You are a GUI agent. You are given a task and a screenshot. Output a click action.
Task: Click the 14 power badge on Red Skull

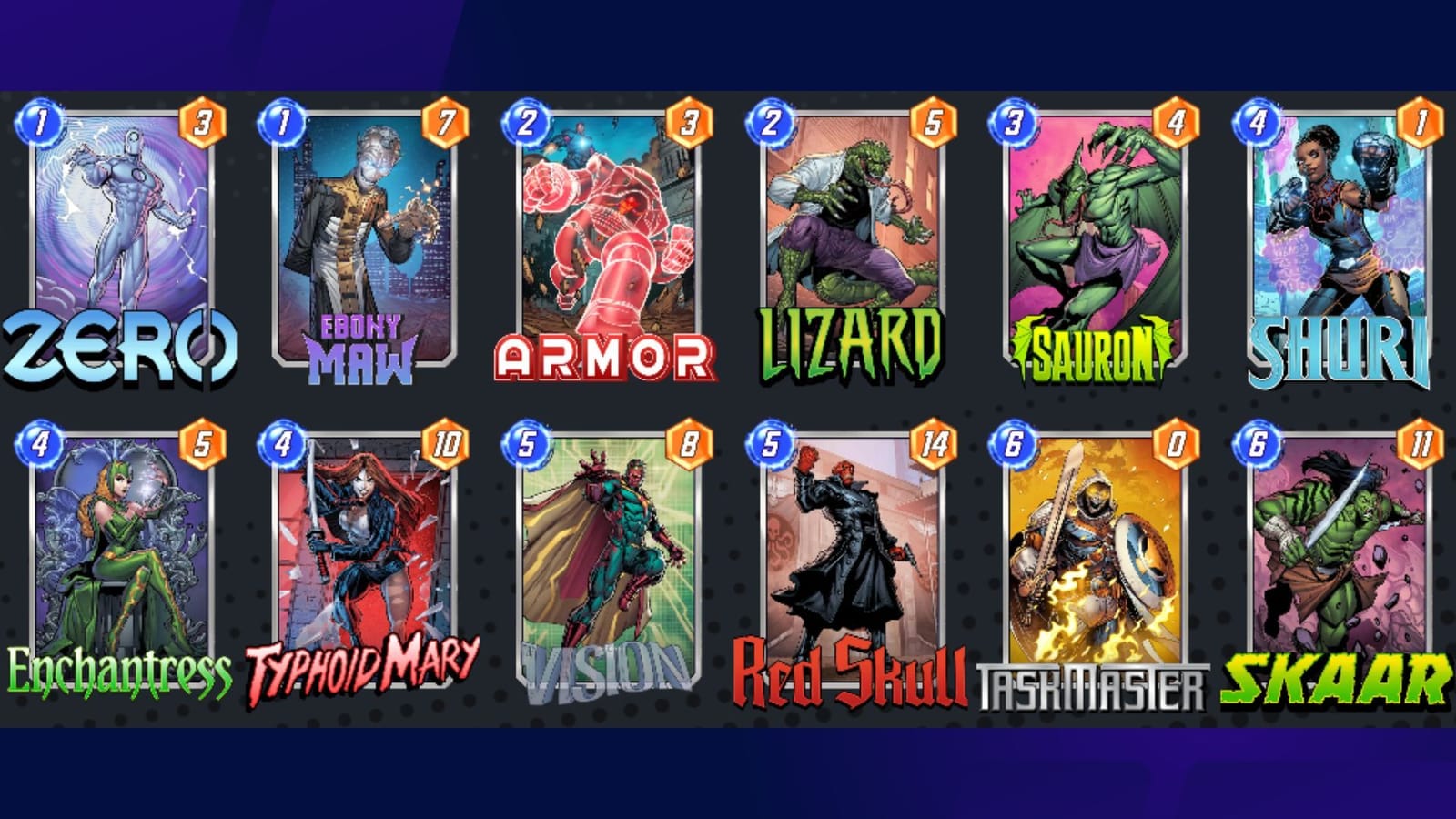tap(934, 447)
